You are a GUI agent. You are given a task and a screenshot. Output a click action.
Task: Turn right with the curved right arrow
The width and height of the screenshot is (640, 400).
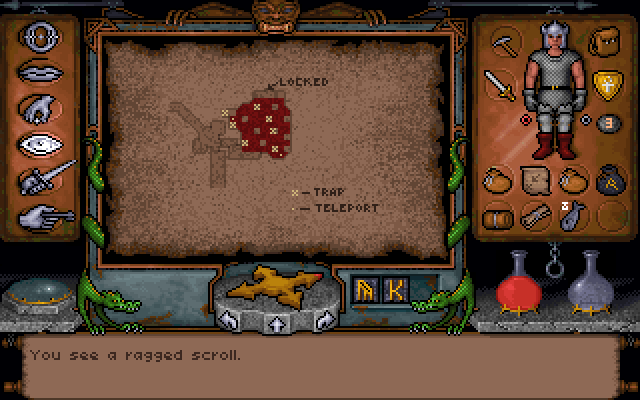pyautogui.click(x=319, y=320)
